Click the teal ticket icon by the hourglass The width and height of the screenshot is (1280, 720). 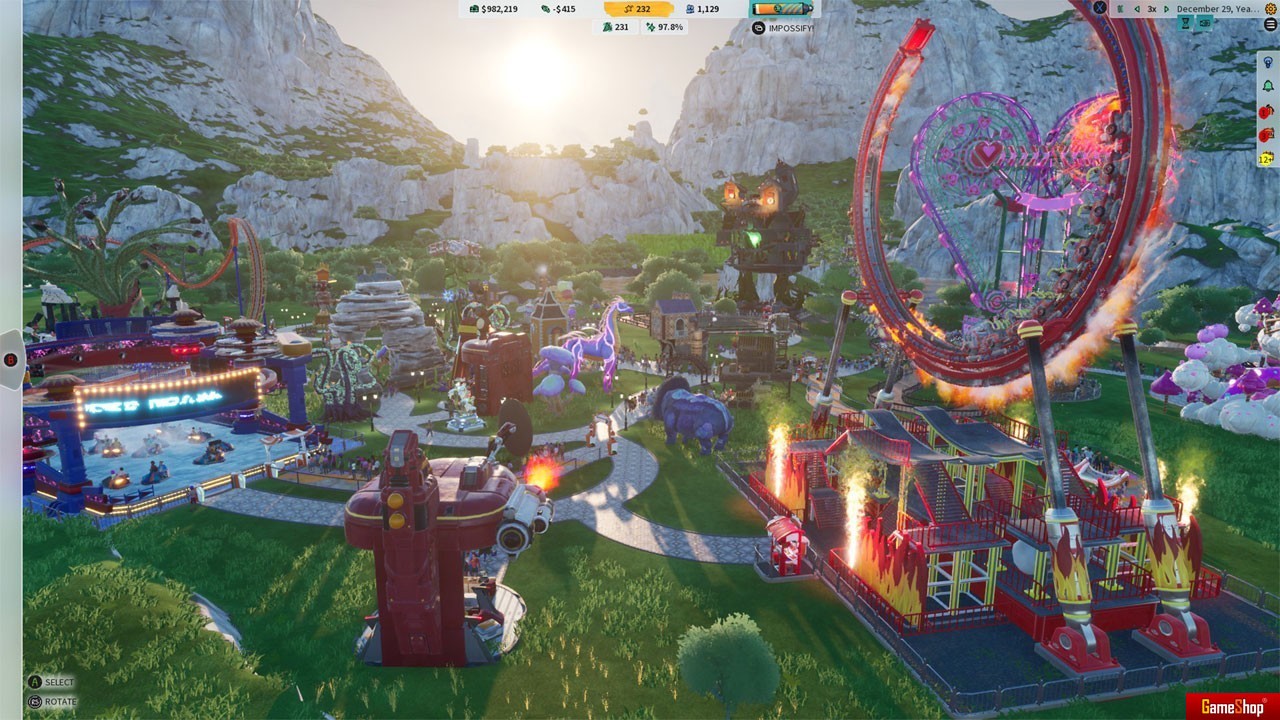click(1205, 23)
